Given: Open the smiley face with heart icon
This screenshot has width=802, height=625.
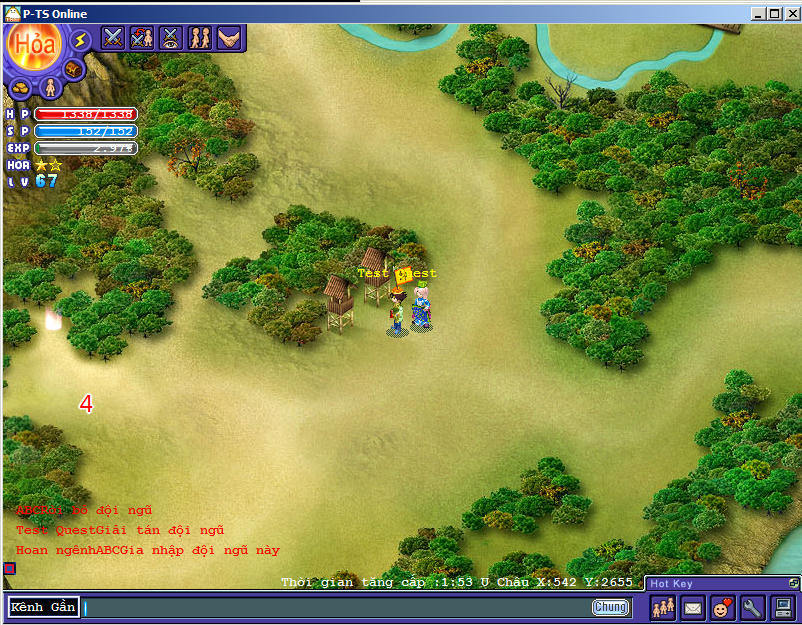Looking at the screenshot, I should 722,607.
